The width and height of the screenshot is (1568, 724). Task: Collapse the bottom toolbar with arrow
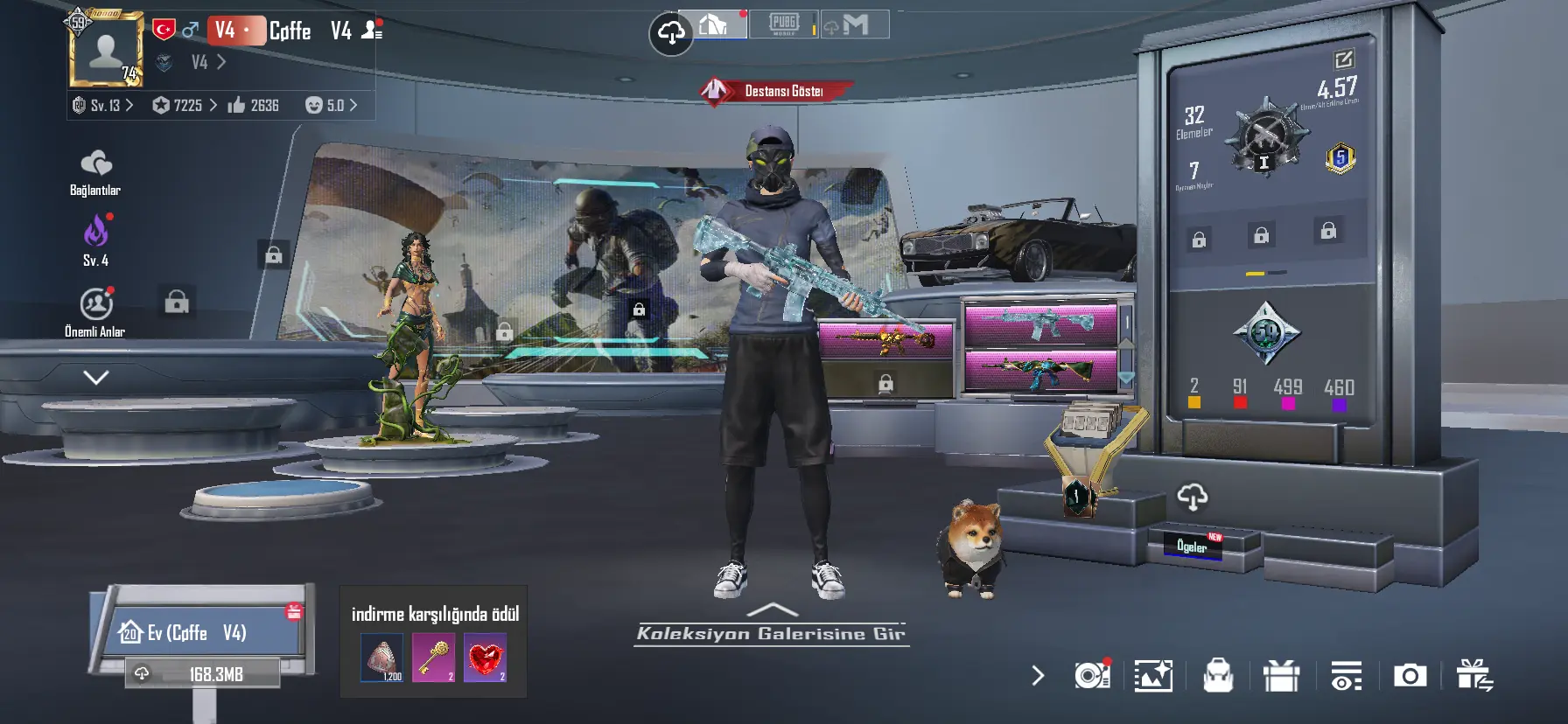tap(1038, 676)
